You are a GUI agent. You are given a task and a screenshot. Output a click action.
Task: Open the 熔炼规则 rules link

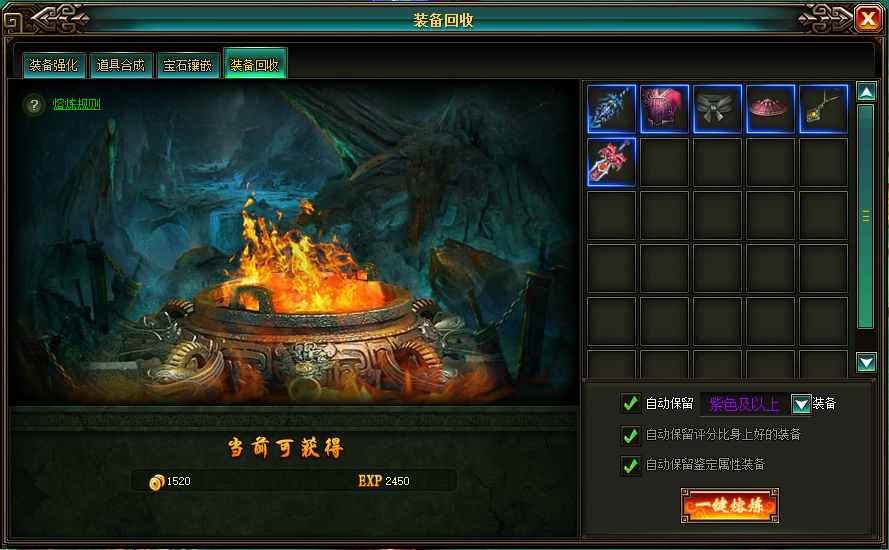coord(77,103)
